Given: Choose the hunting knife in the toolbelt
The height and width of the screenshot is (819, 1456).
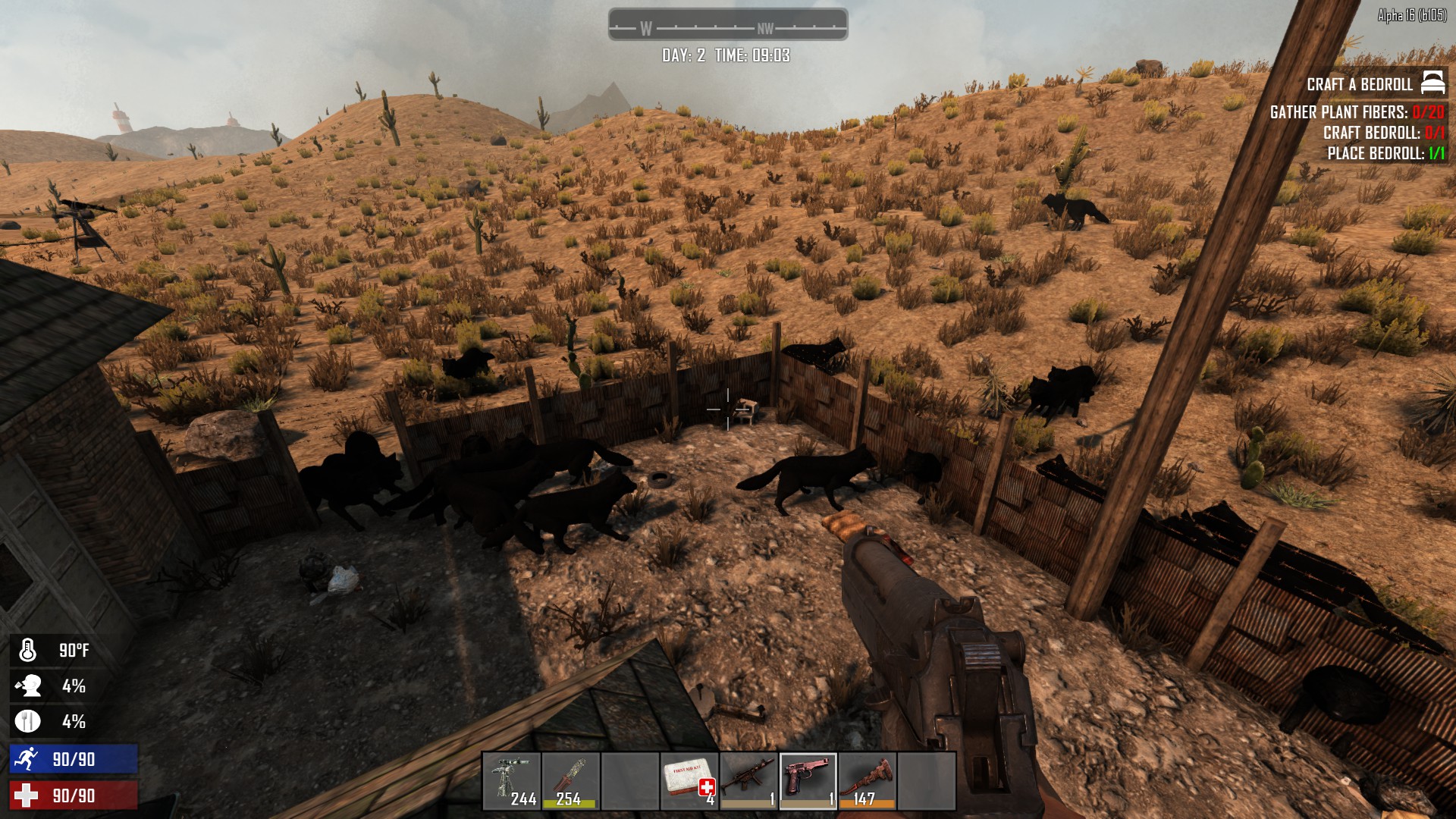Looking at the screenshot, I should coord(571,781).
